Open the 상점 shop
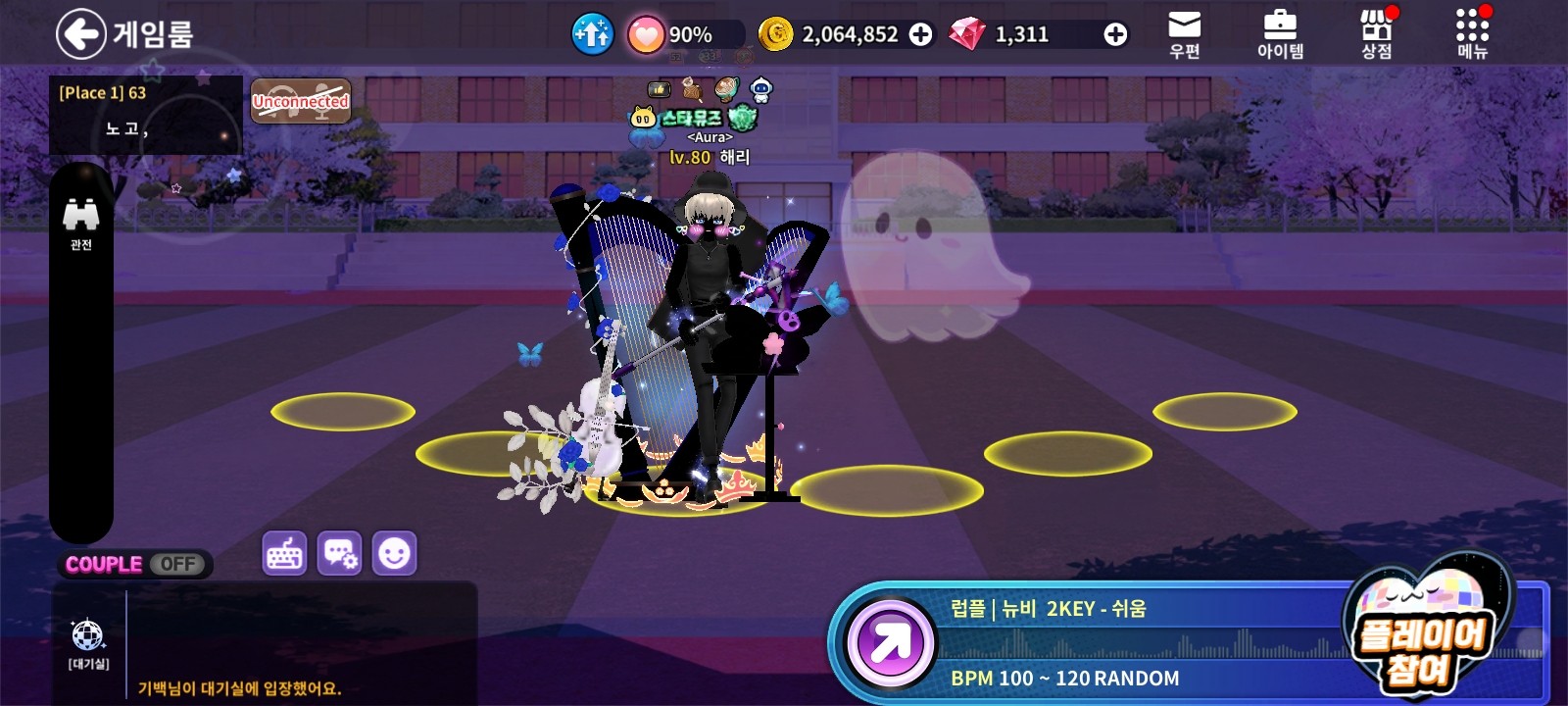 (x=1377, y=34)
